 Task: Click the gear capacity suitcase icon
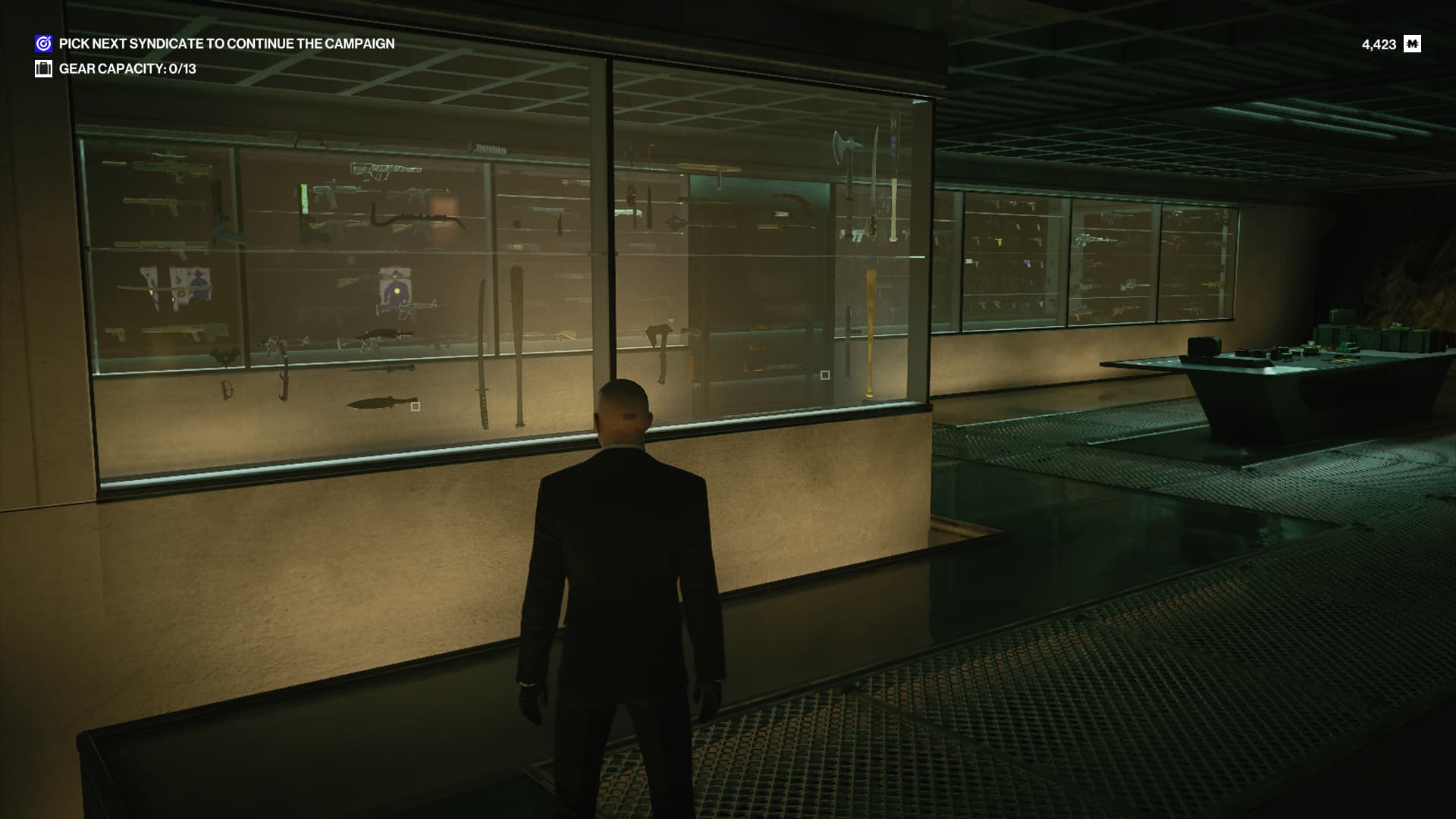(43, 69)
